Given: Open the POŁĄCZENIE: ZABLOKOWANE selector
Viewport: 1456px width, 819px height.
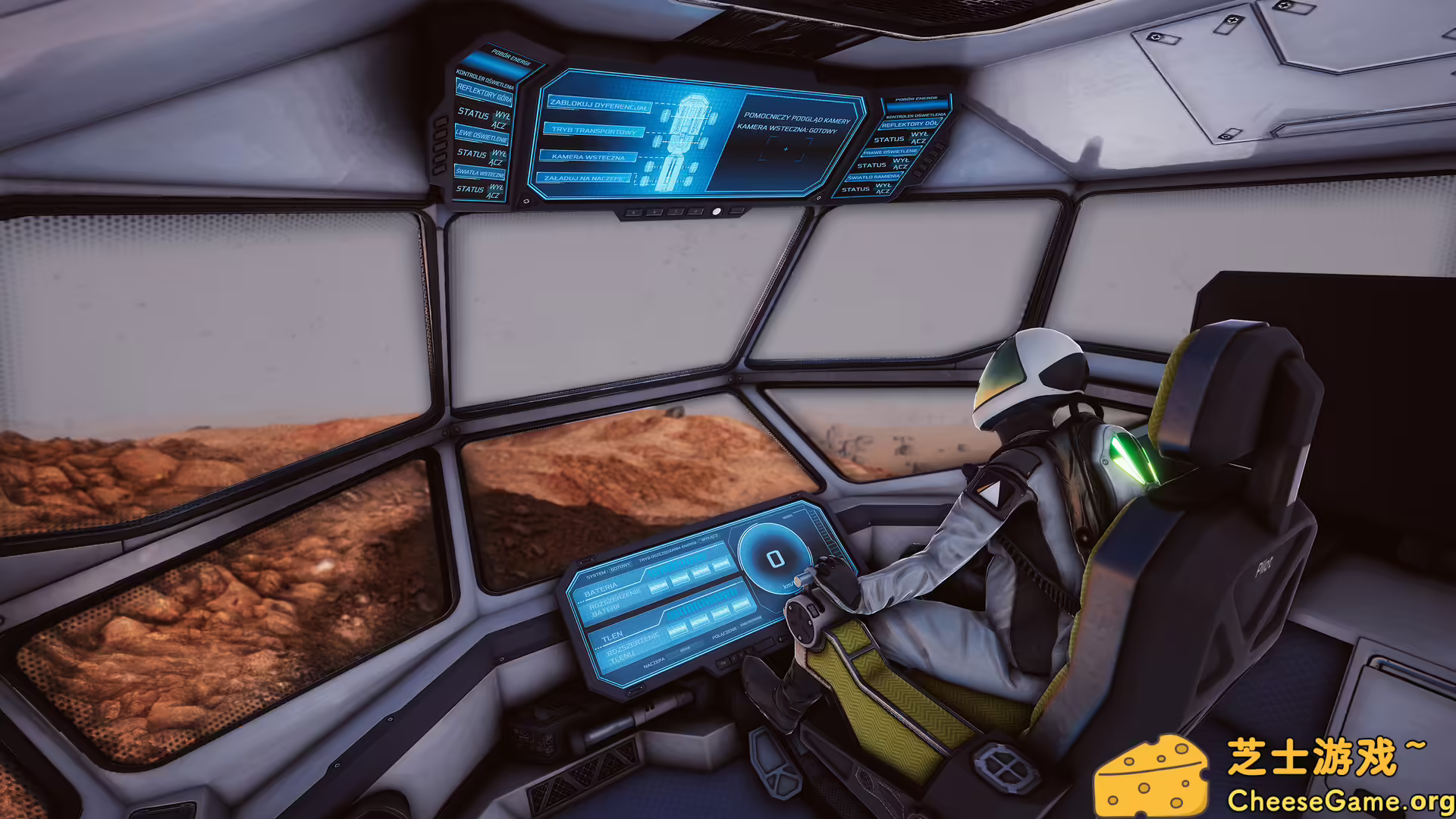Looking at the screenshot, I should point(736,626).
